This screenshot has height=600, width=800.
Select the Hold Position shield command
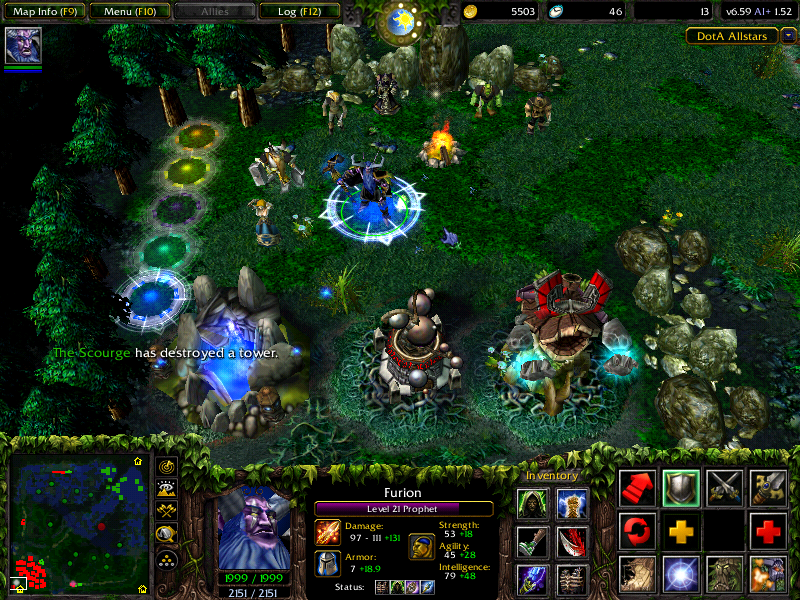(x=681, y=487)
